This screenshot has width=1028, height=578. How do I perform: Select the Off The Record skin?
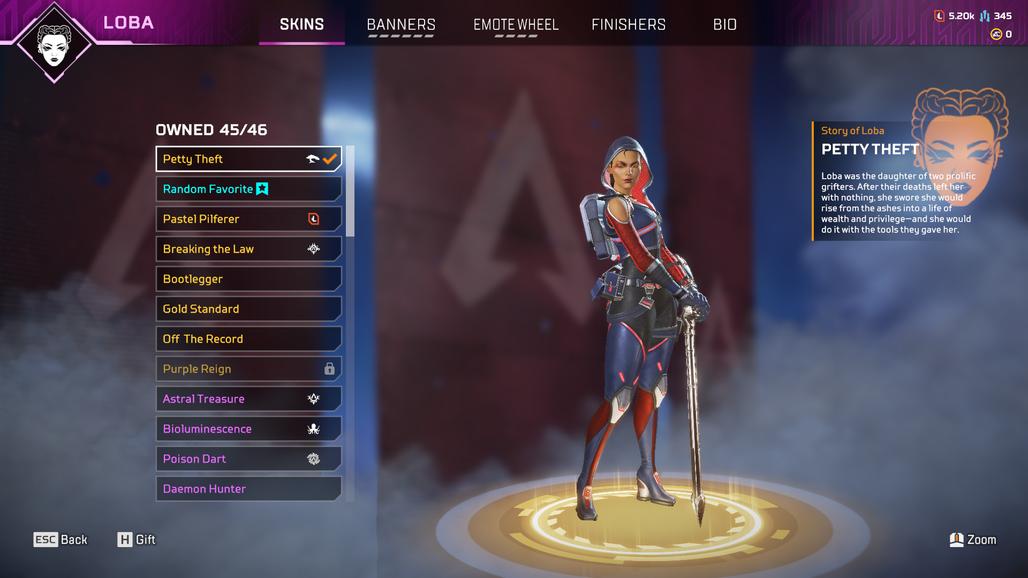(248, 339)
